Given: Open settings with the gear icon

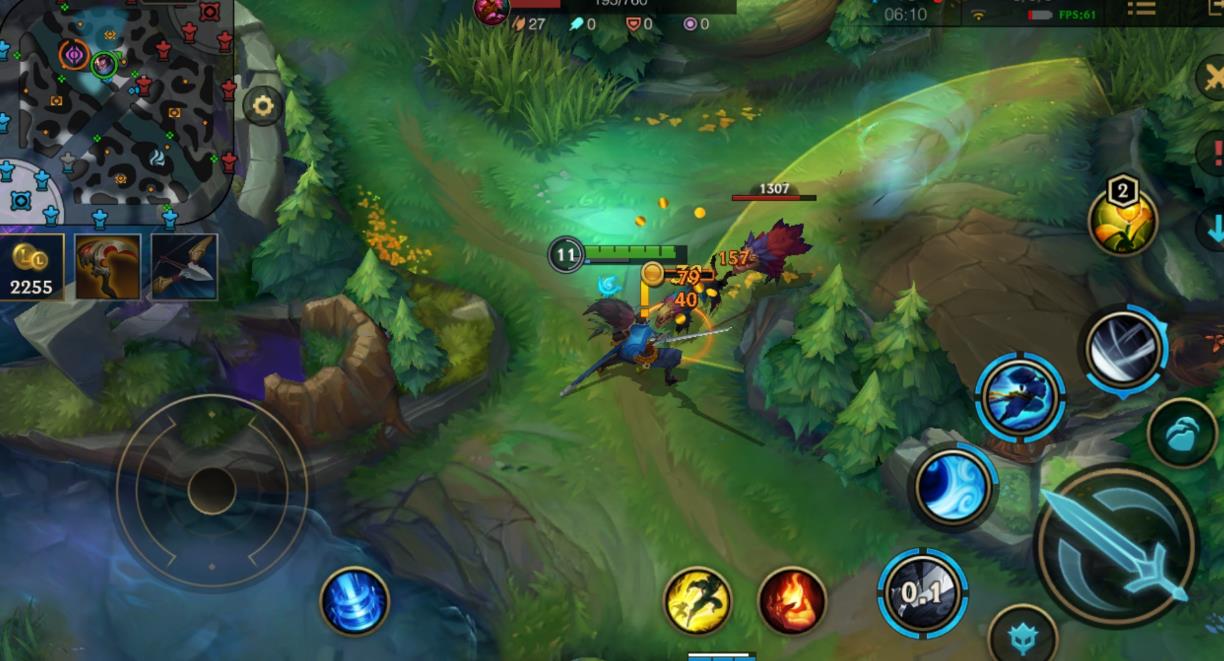Looking at the screenshot, I should (263, 105).
